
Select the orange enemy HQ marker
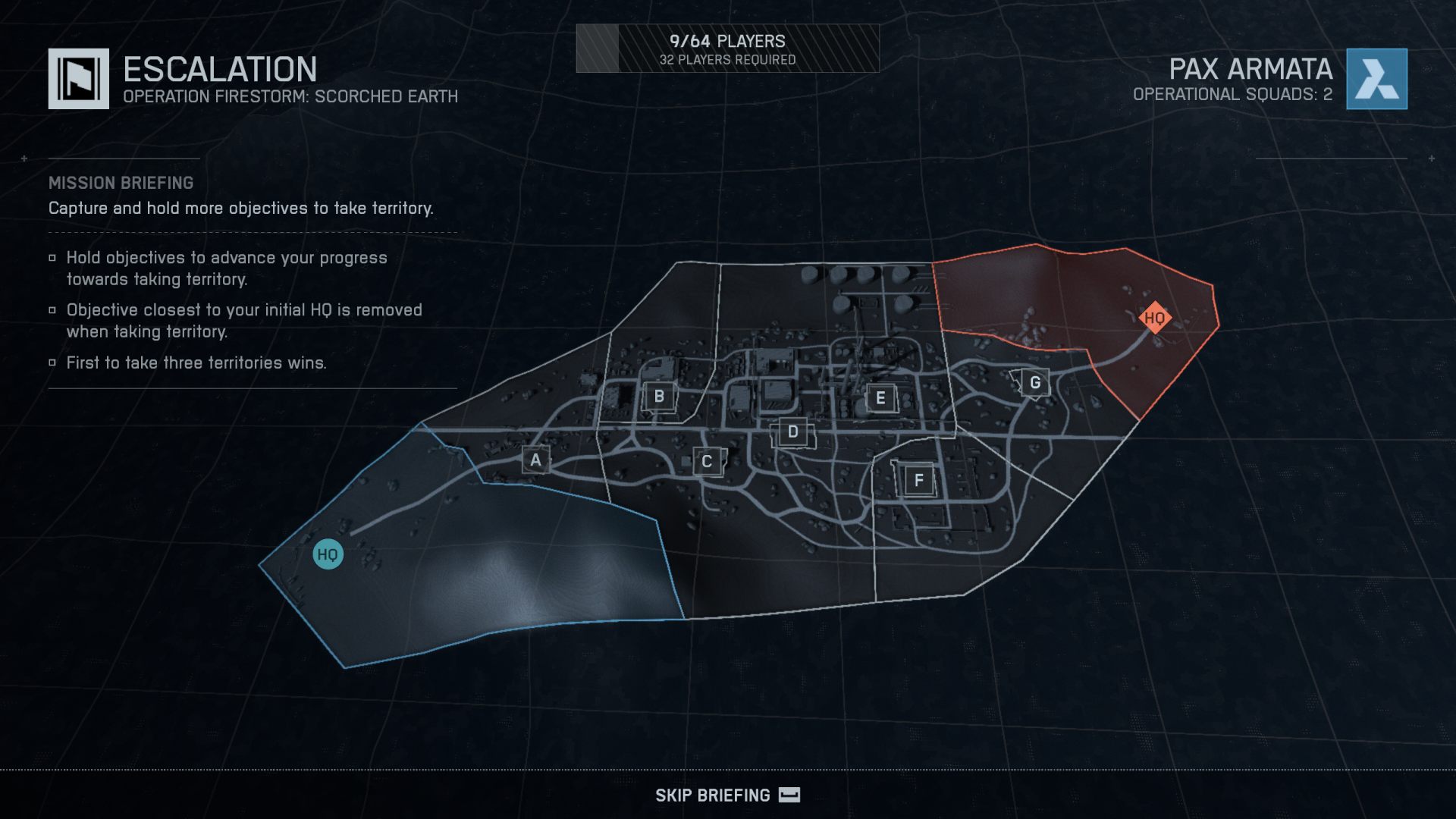pos(1154,318)
